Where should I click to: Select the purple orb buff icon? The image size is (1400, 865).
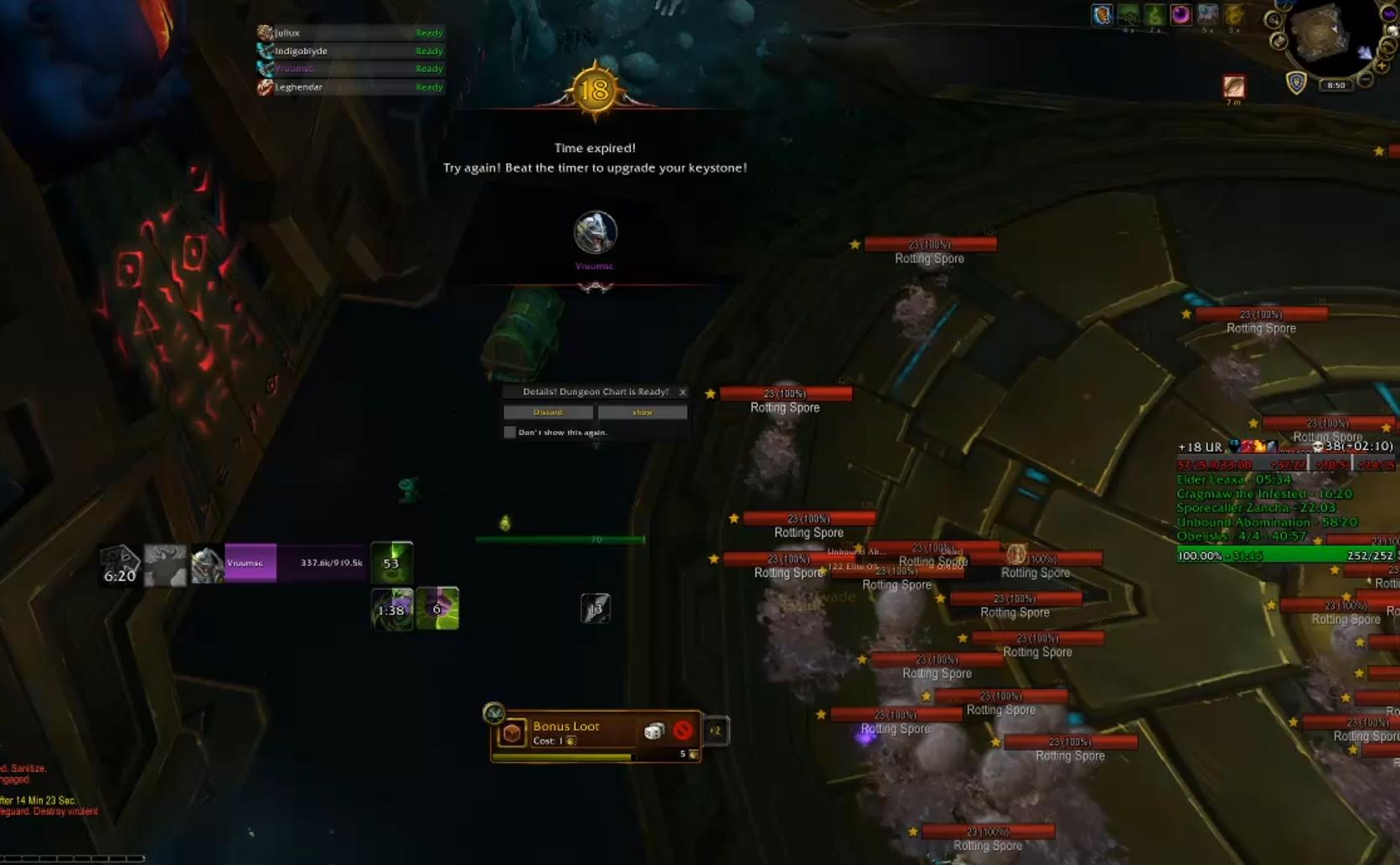tap(1180, 14)
